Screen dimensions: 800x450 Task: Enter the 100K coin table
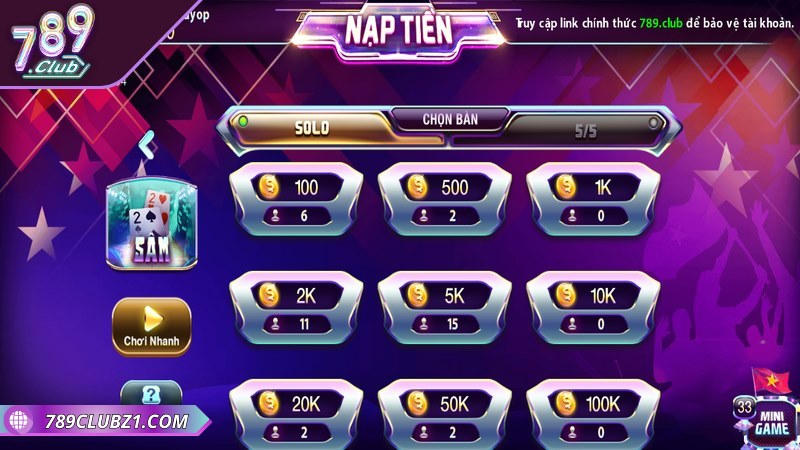click(592, 413)
